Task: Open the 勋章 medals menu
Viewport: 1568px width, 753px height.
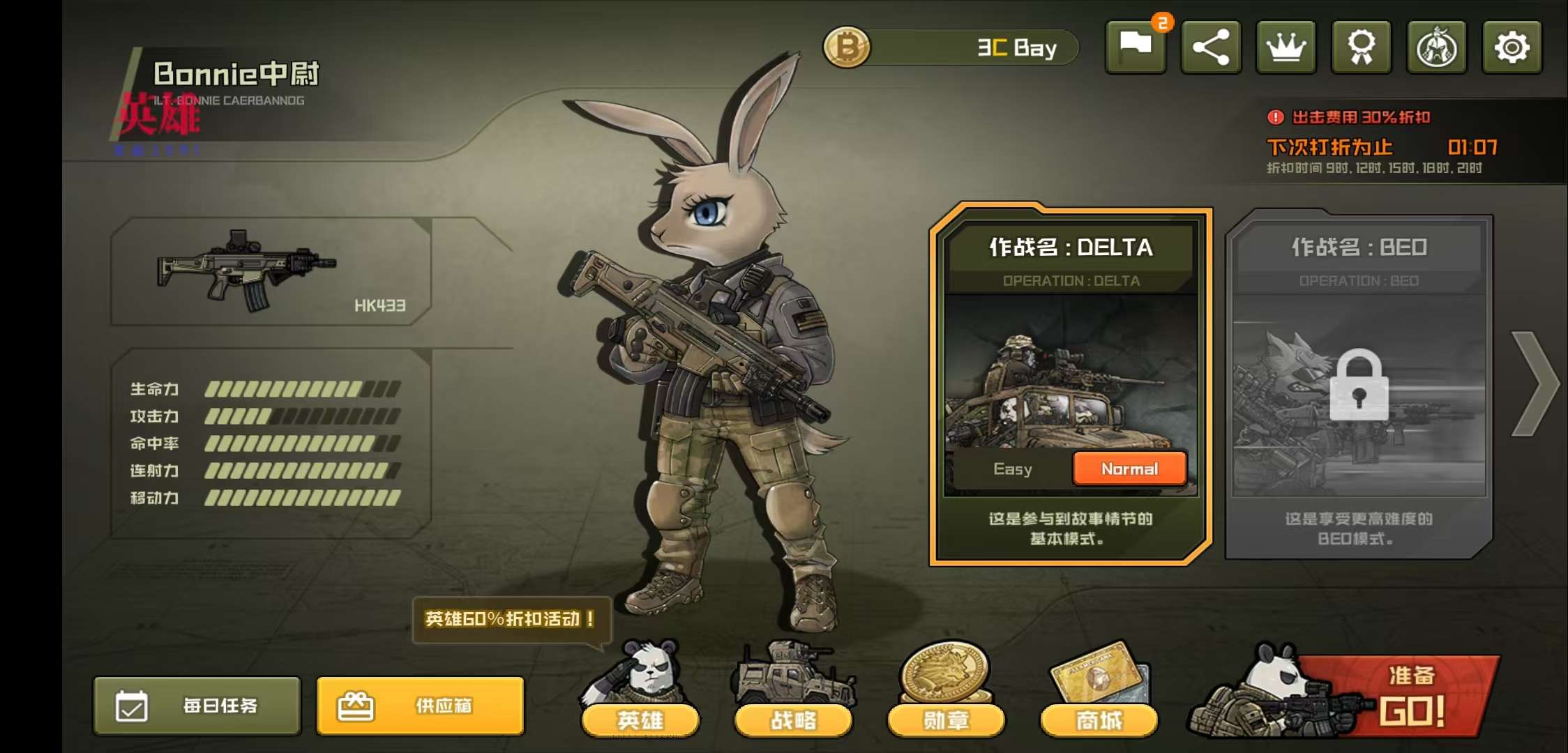Action: [946, 718]
